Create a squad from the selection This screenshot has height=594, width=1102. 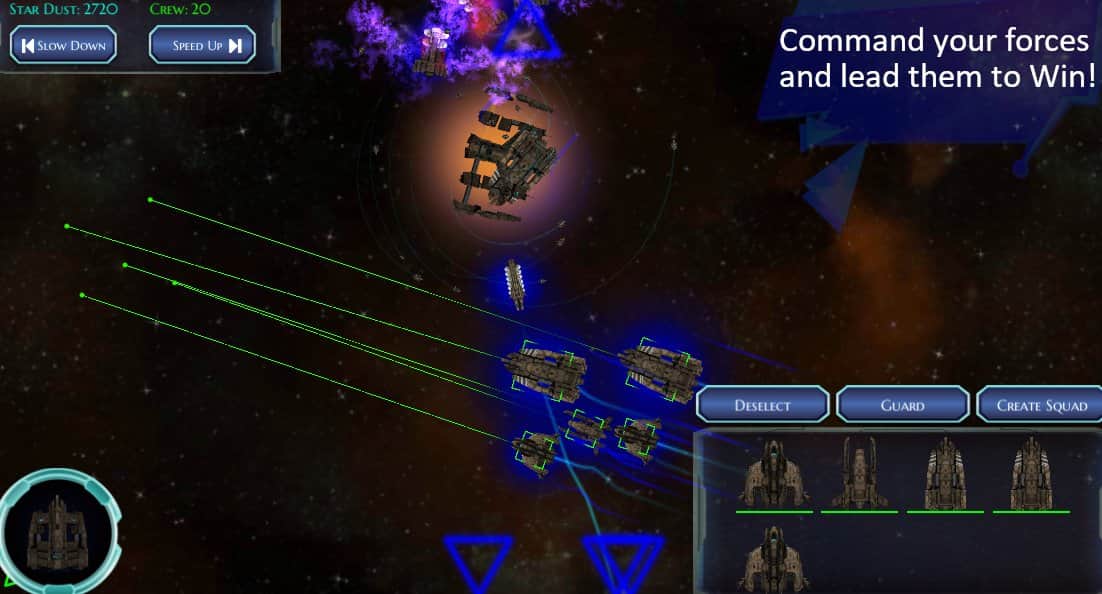click(1040, 405)
